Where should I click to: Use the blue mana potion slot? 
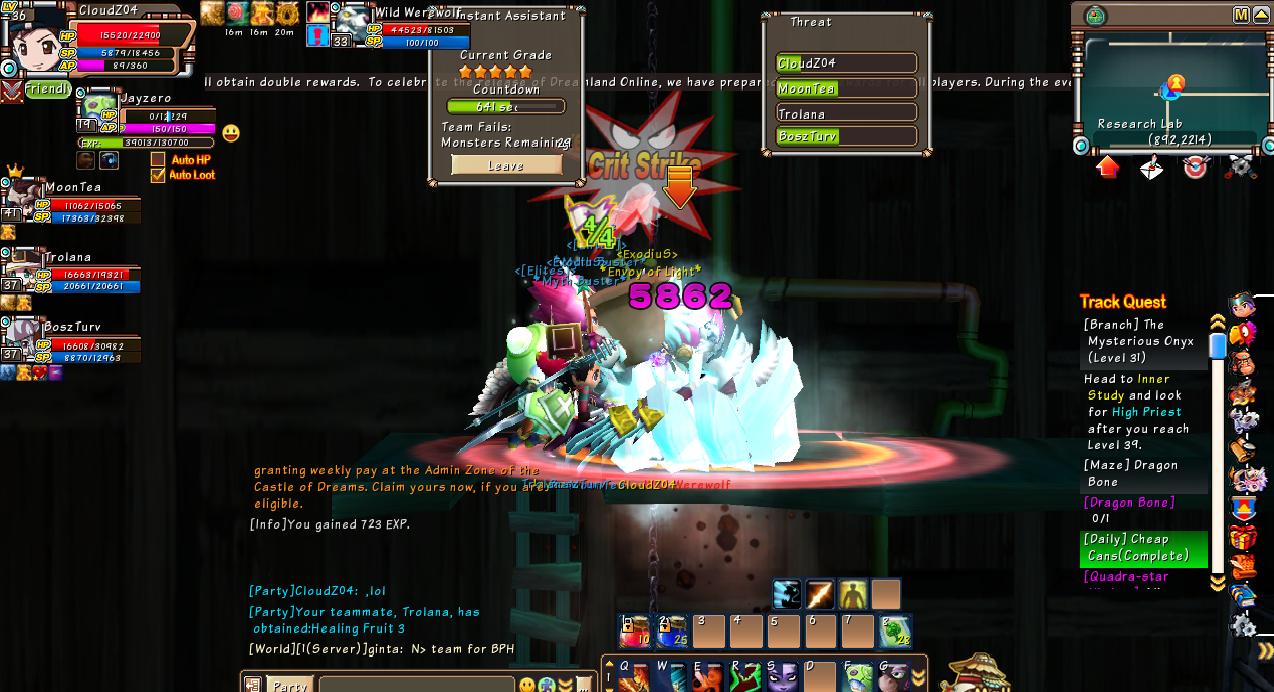tap(671, 631)
